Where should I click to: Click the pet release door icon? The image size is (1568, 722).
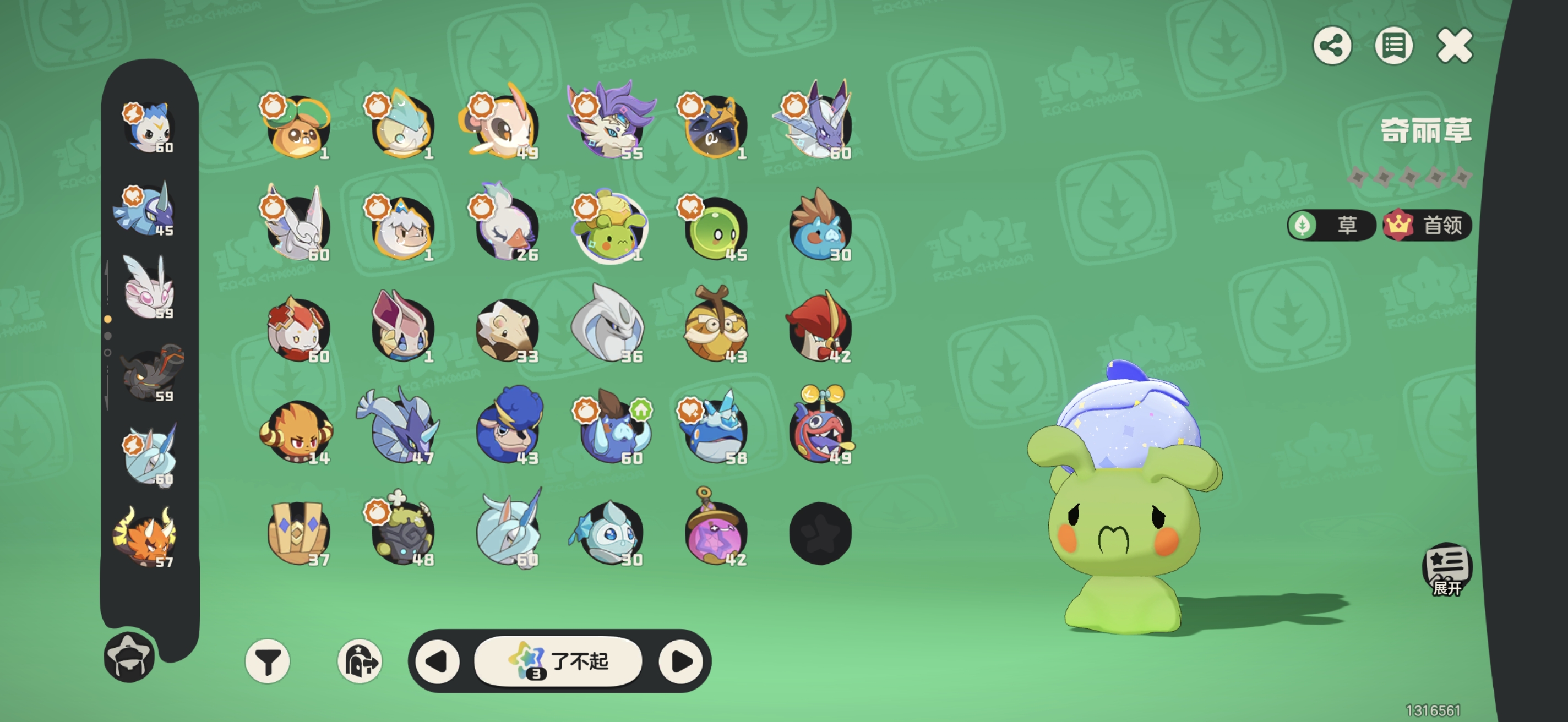pos(360,661)
